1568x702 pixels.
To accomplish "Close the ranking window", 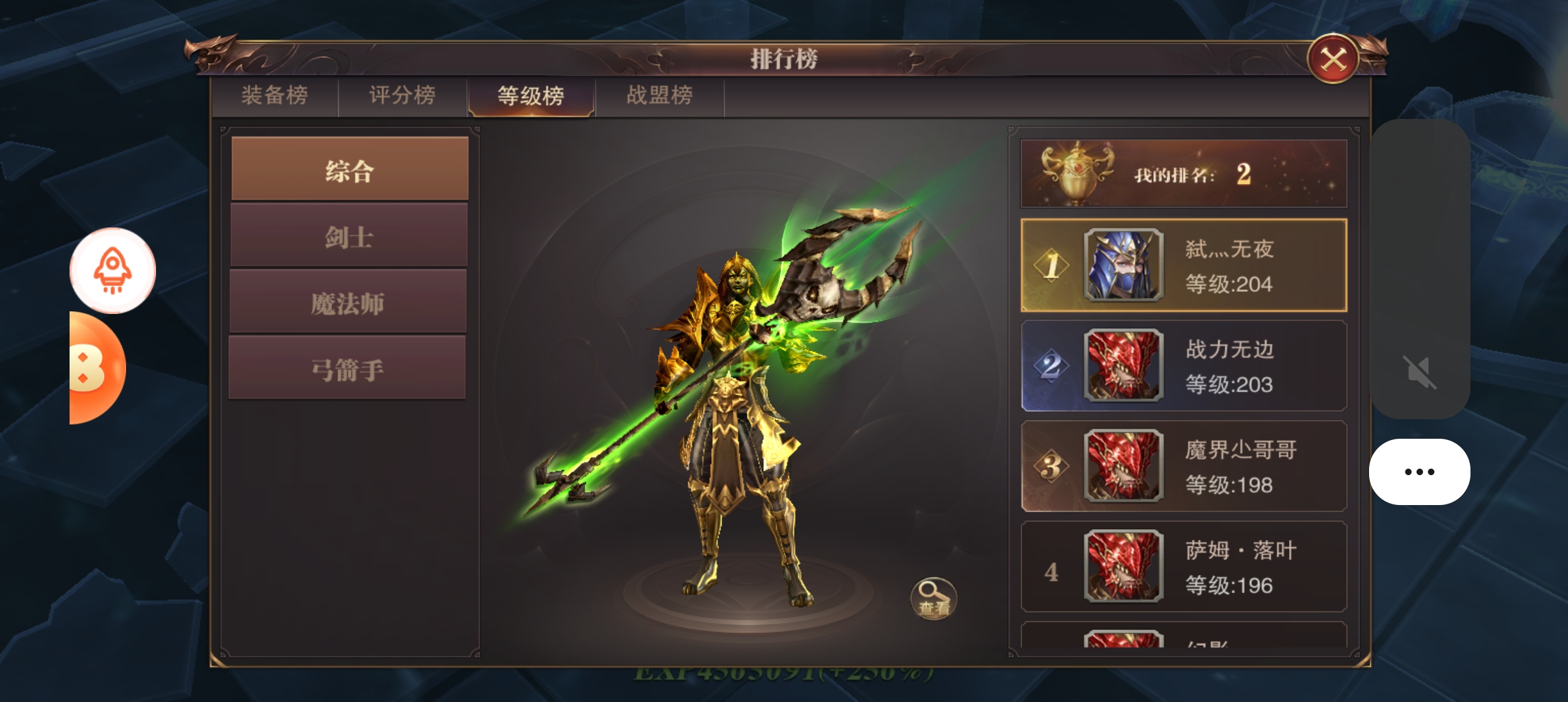I will click(x=1333, y=60).
